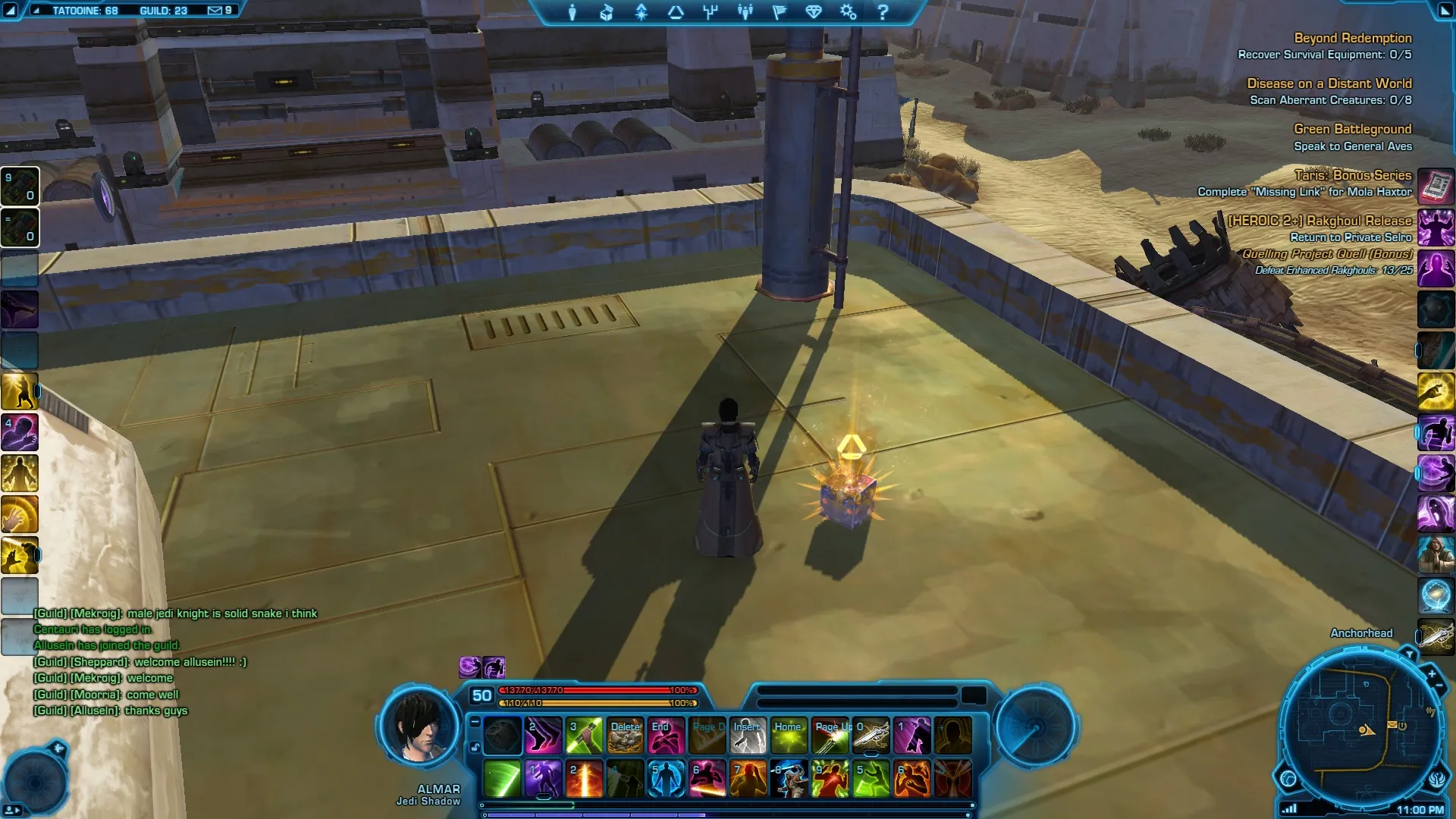The image size is (1456, 819).
Task: Open the character sheet from top menu
Action: (573, 12)
